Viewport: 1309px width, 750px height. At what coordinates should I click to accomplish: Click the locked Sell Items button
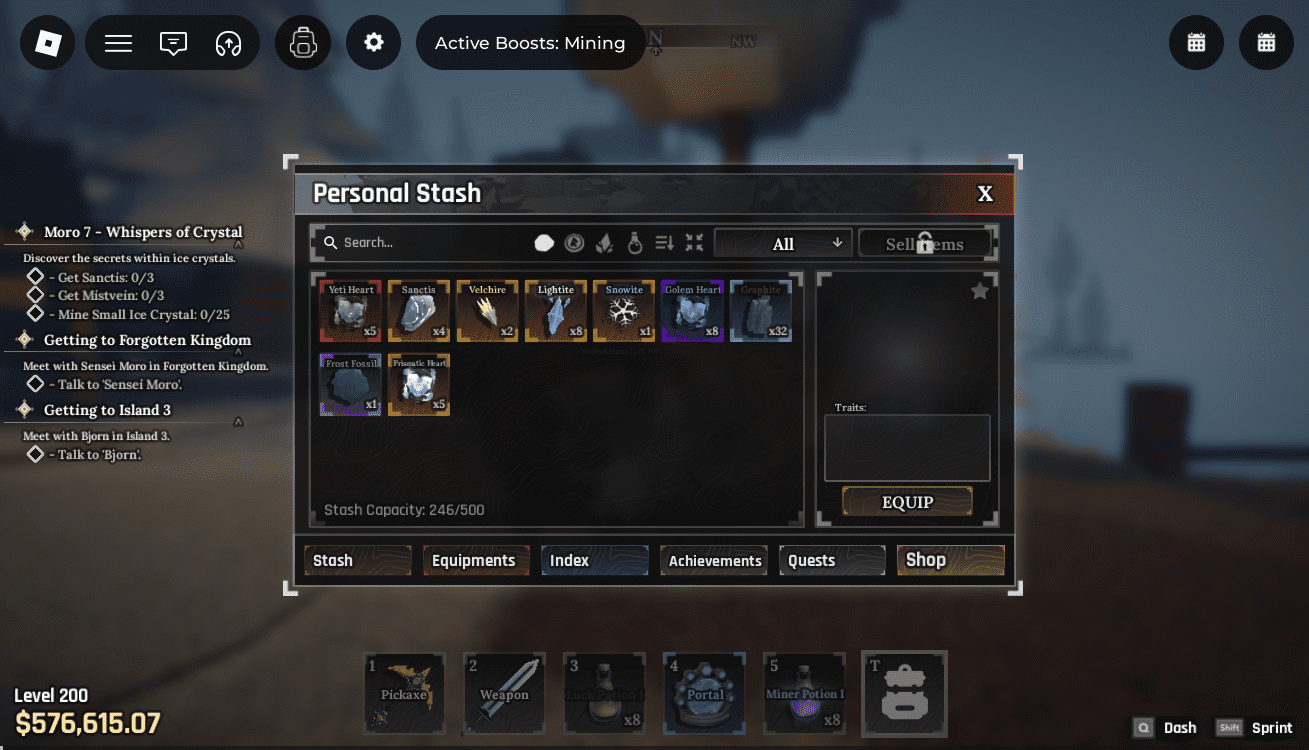tap(925, 242)
